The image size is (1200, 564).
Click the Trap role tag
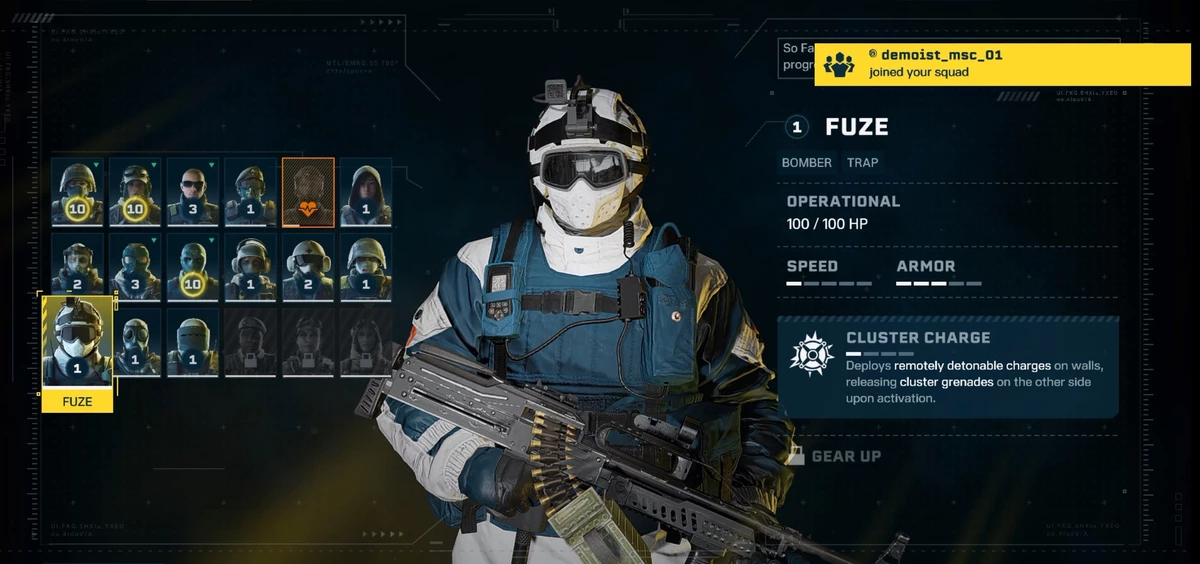863,162
